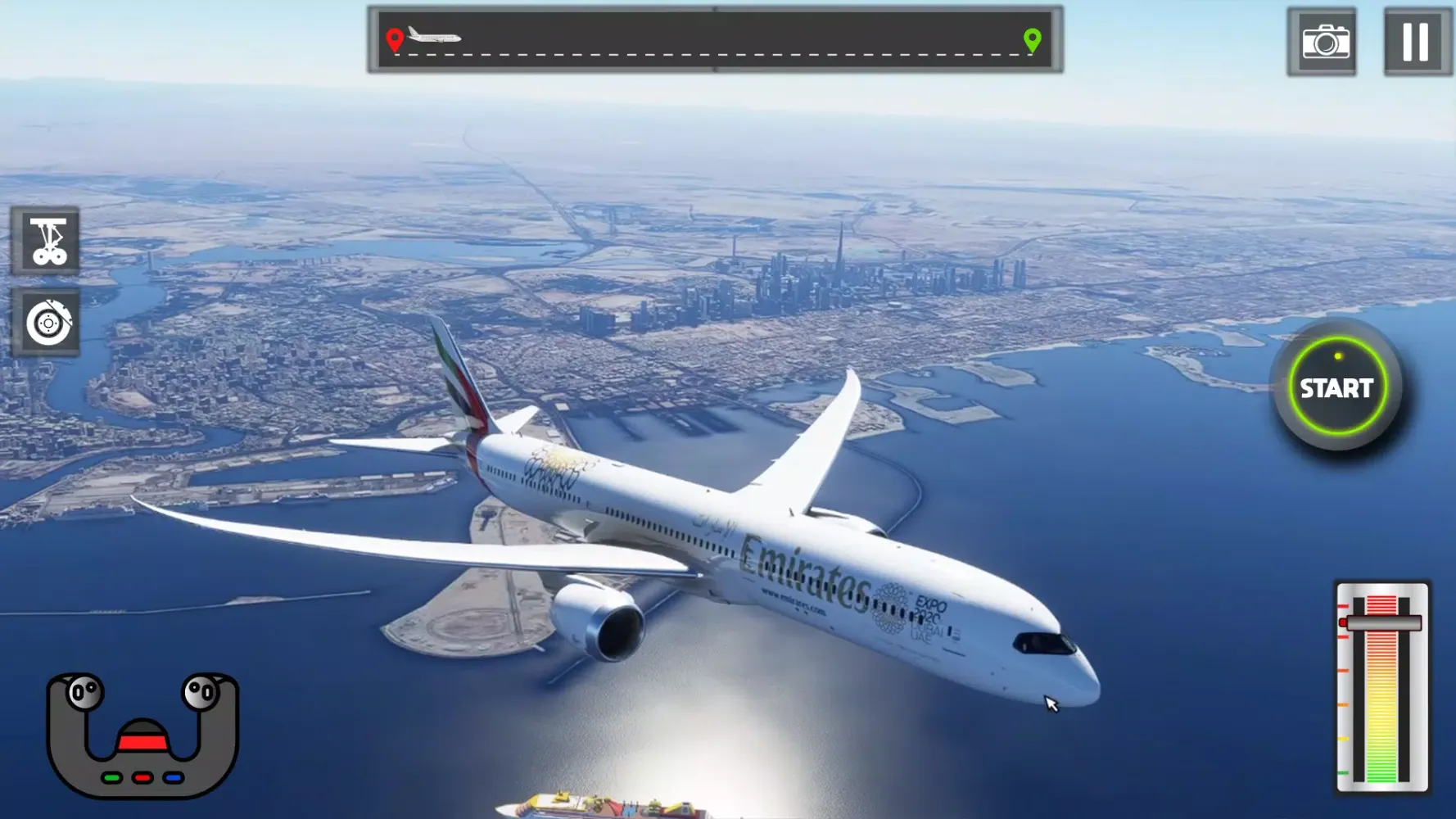1456x819 pixels.
Task: Click the green START button
Action: tap(1336, 387)
